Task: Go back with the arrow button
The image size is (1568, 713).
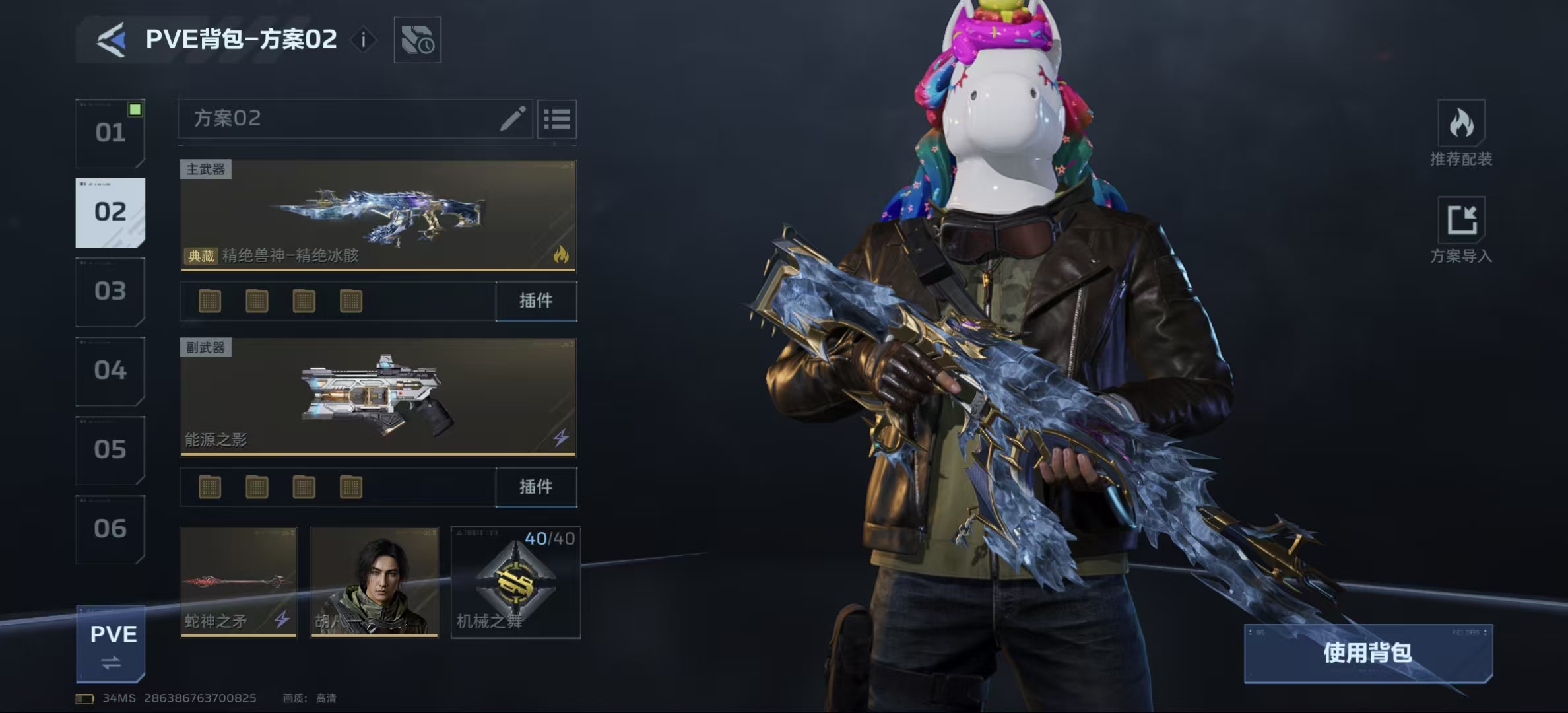Action: point(112,40)
